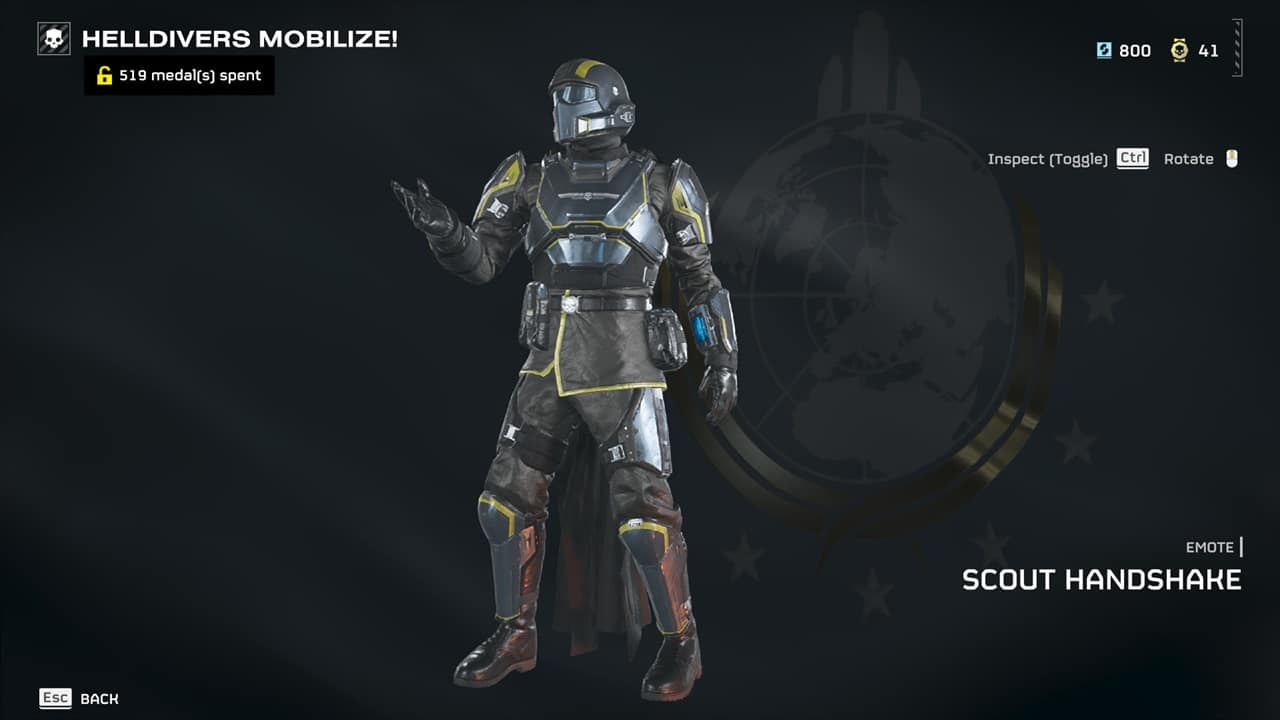Toggle the Inspect view option
Image resolution: width=1280 pixels, height=720 pixels.
pyautogui.click(x=1067, y=159)
